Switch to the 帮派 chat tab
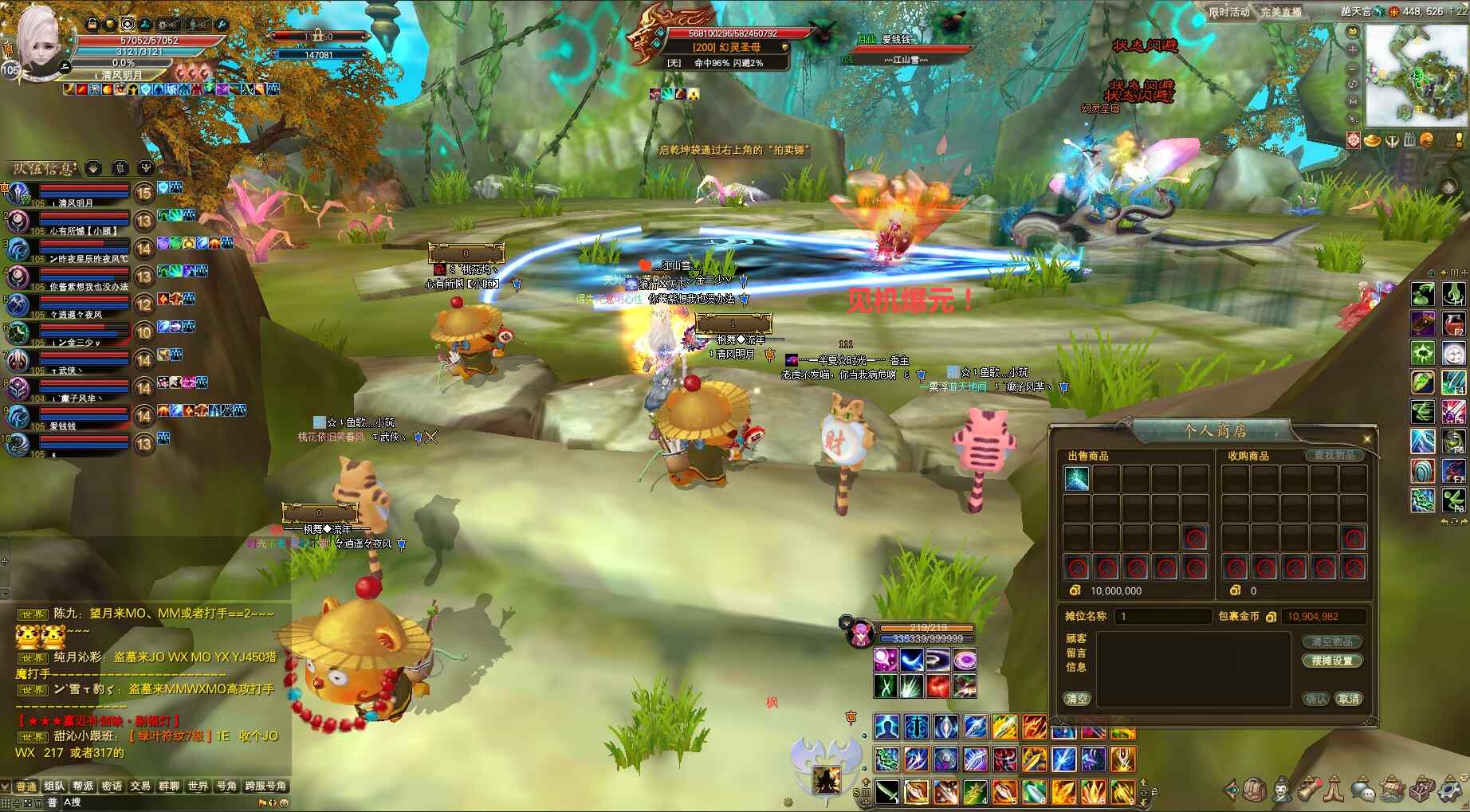 coord(83,787)
